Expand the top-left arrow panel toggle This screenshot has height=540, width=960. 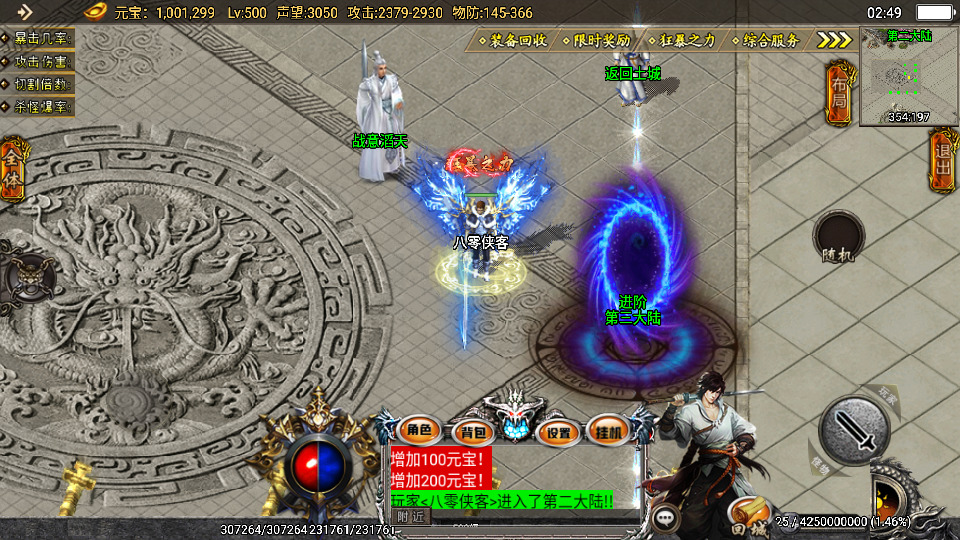[x=25, y=12]
